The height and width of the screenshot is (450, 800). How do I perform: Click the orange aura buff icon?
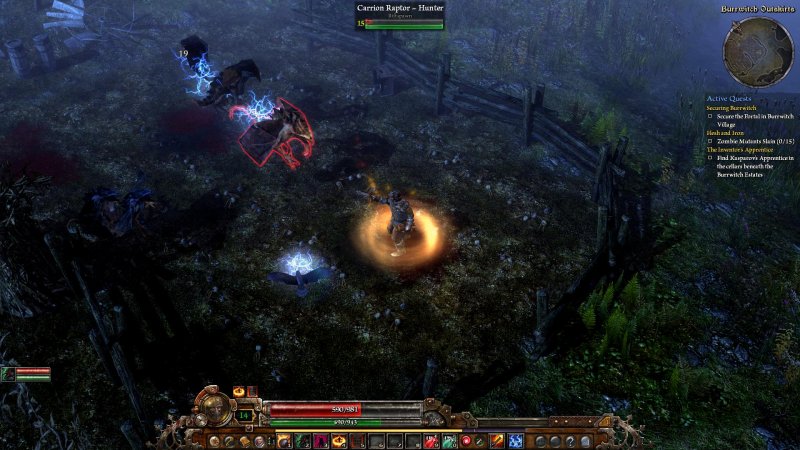[x=238, y=391]
